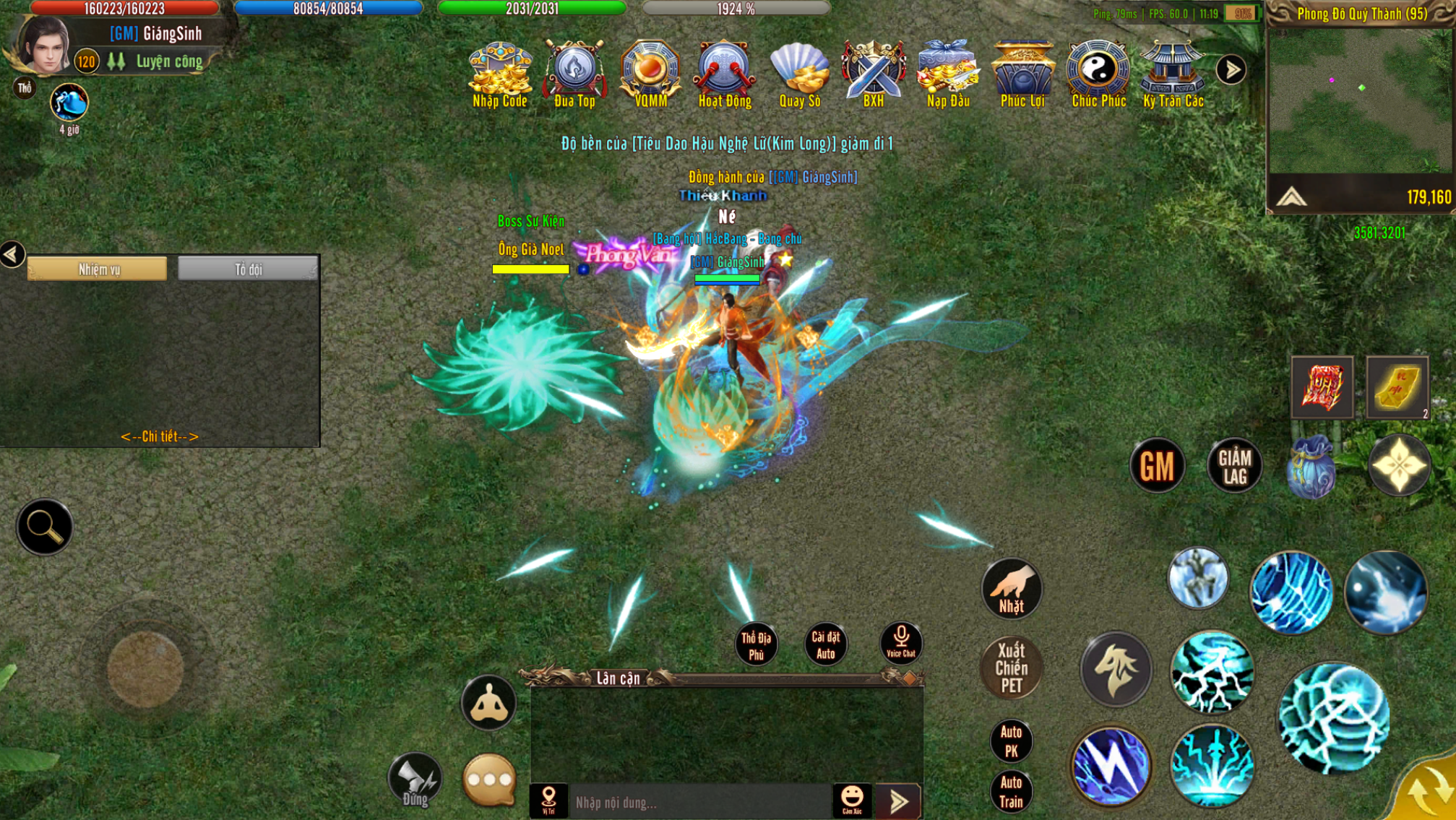Toggle Auto Train mode
Image resolution: width=1456 pixels, height=820 pixels.
pyautogui.click(x=1011, y=792)
